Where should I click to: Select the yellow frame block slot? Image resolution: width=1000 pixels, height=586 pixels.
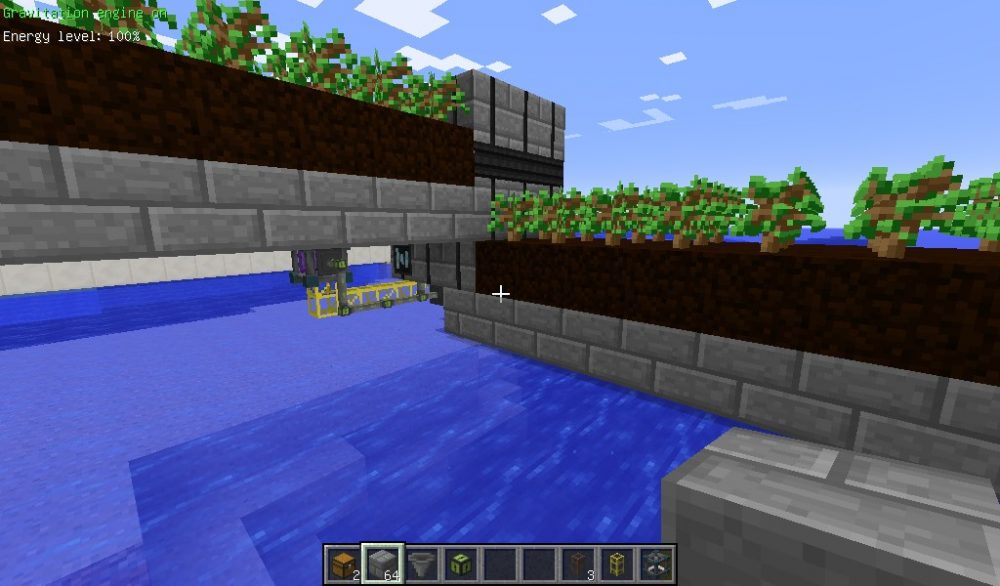(x=617, y=564)
